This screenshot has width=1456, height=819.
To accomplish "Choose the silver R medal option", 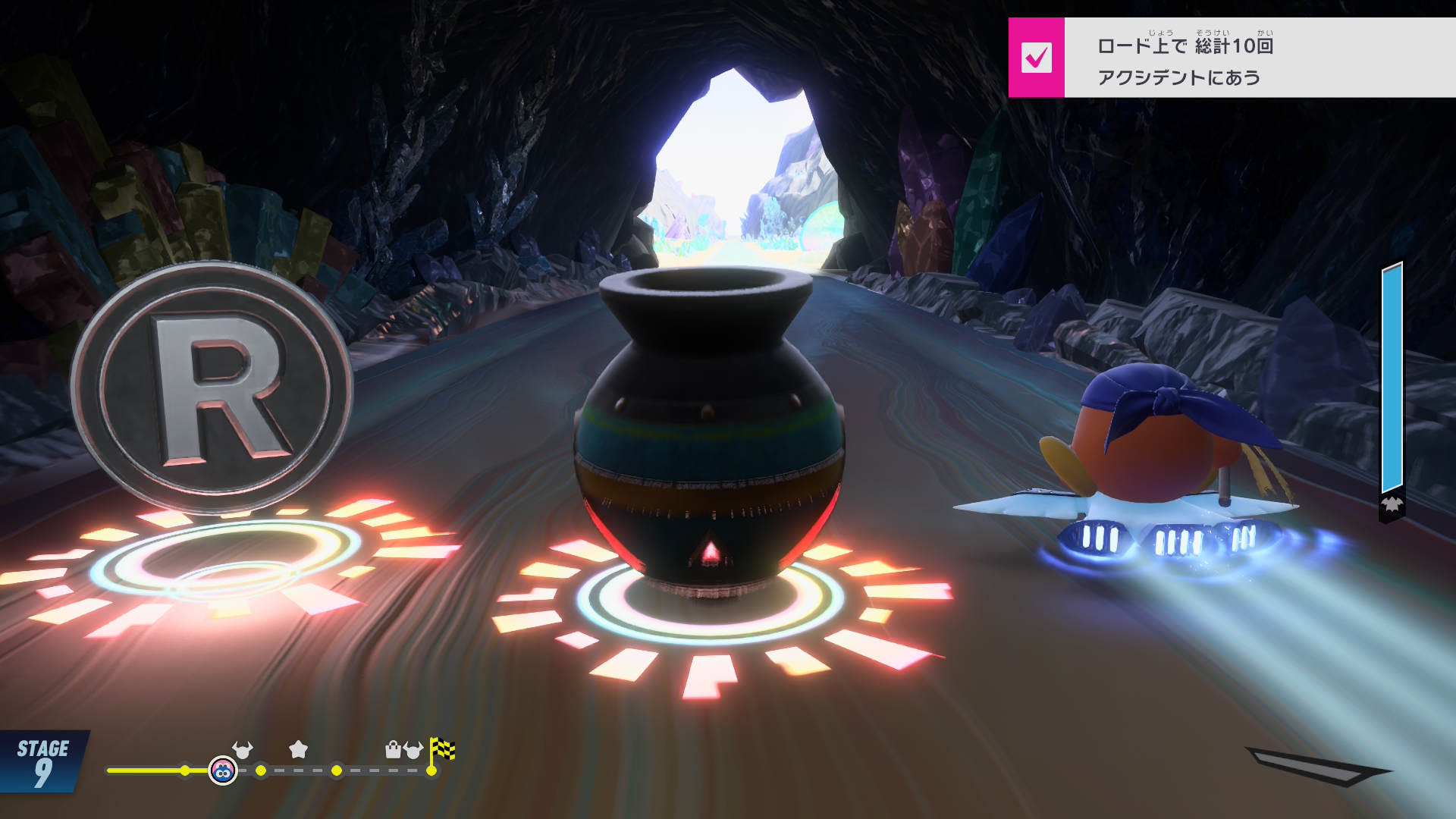I will [212, 388].
